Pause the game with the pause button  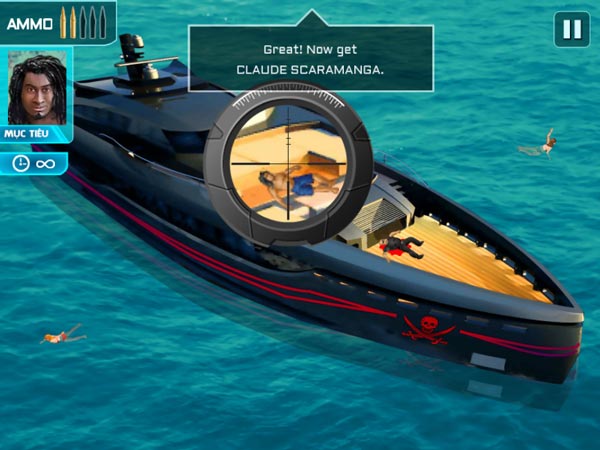coord(572,29)
